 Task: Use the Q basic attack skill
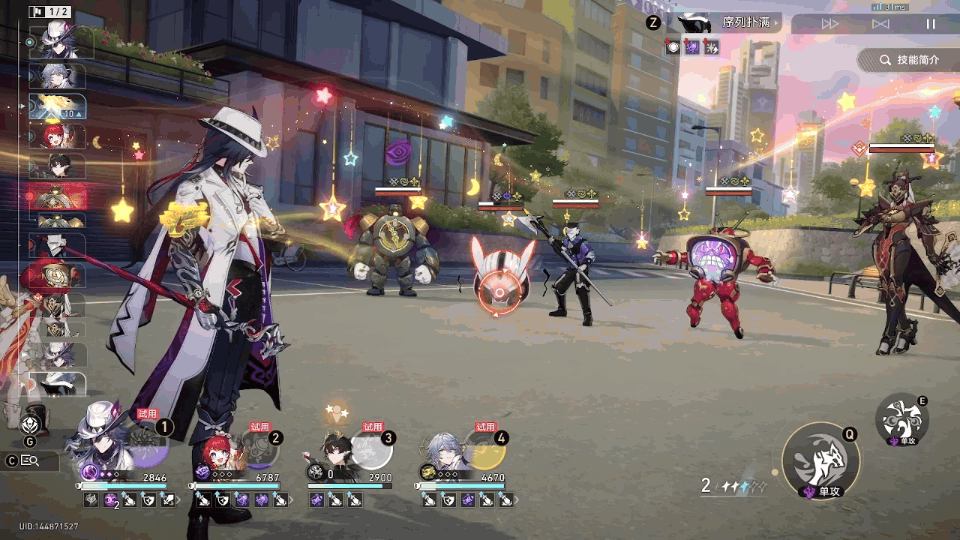pyautogui.click(x=821, y=461)
